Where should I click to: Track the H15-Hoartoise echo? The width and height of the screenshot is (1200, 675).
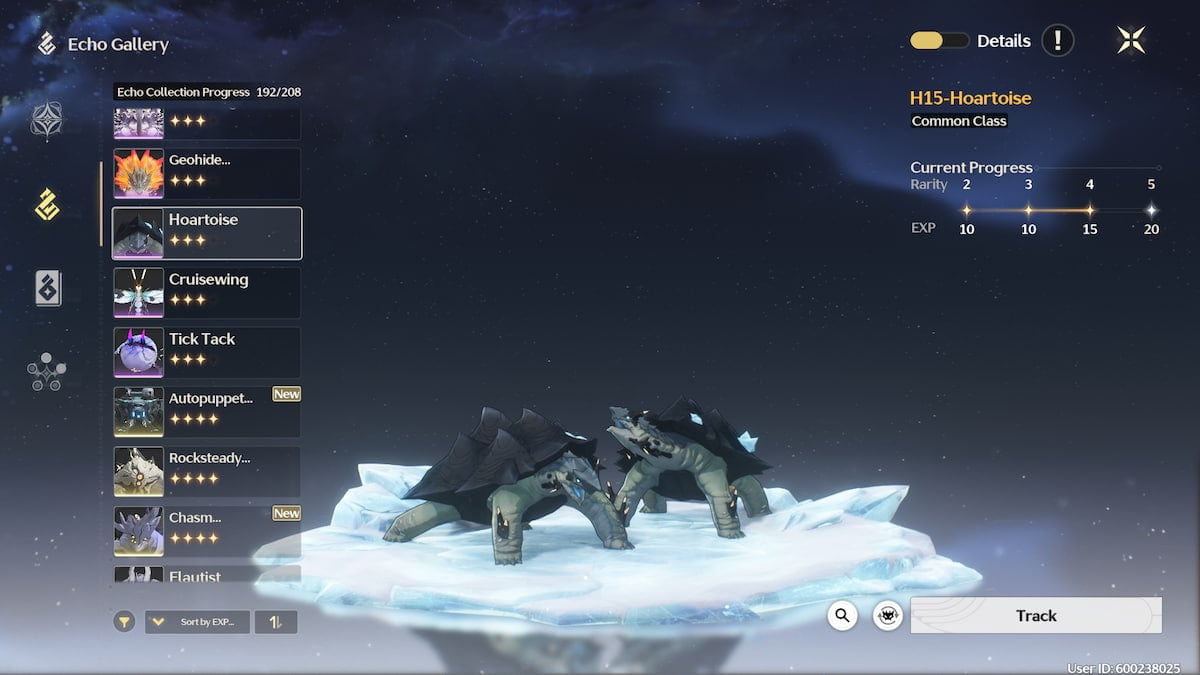(x=1036, y=616)
